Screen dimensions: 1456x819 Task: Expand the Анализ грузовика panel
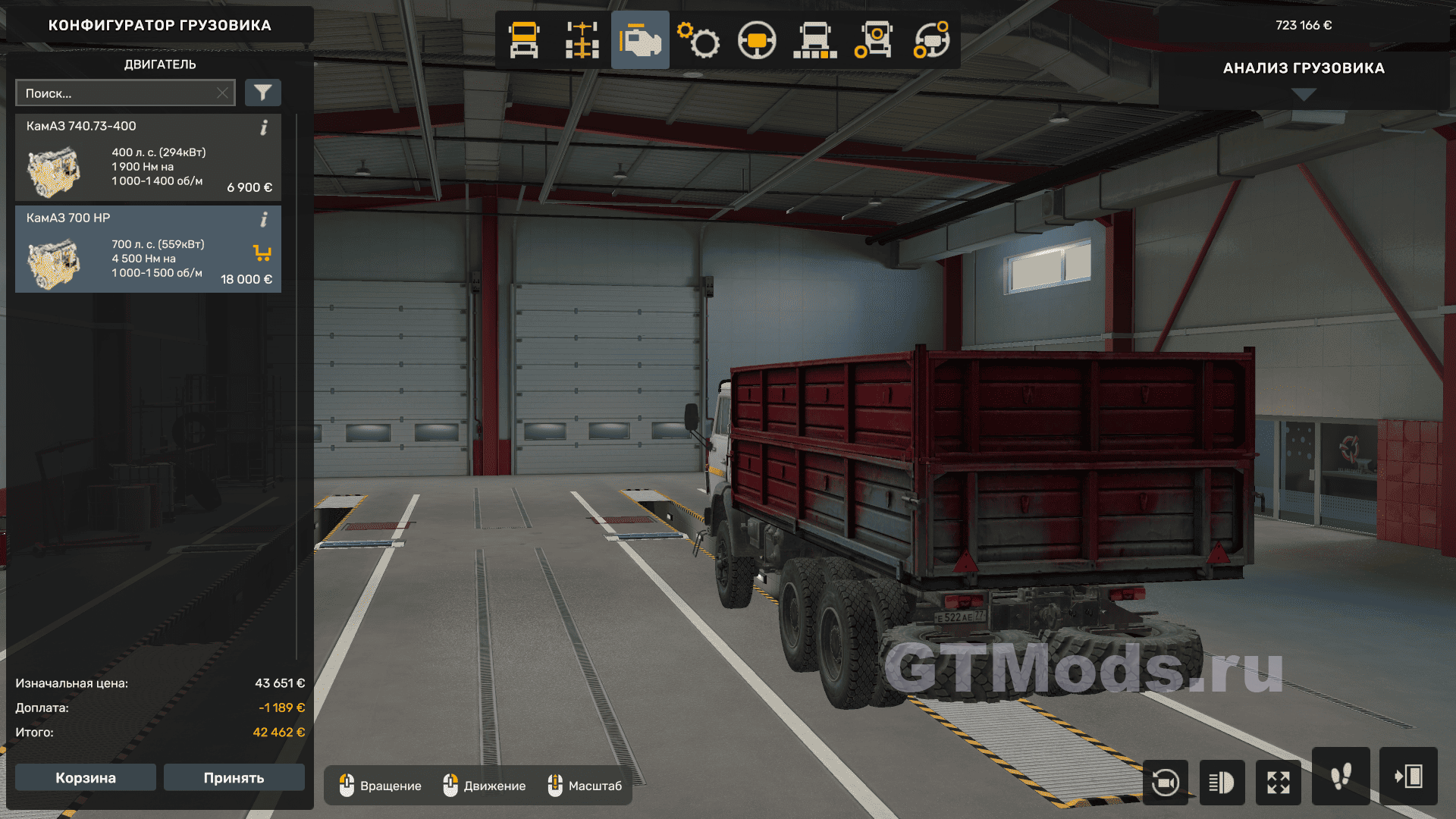1304,94
